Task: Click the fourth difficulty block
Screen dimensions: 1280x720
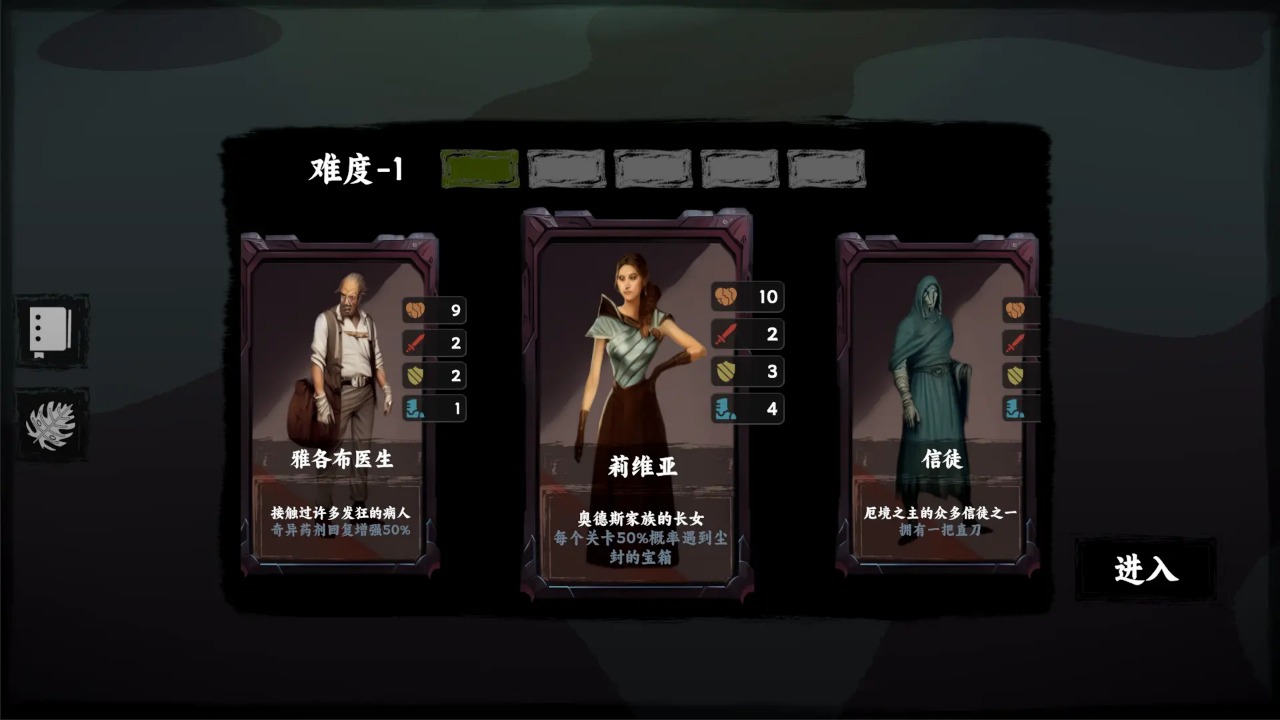Action: pos(739,169)
